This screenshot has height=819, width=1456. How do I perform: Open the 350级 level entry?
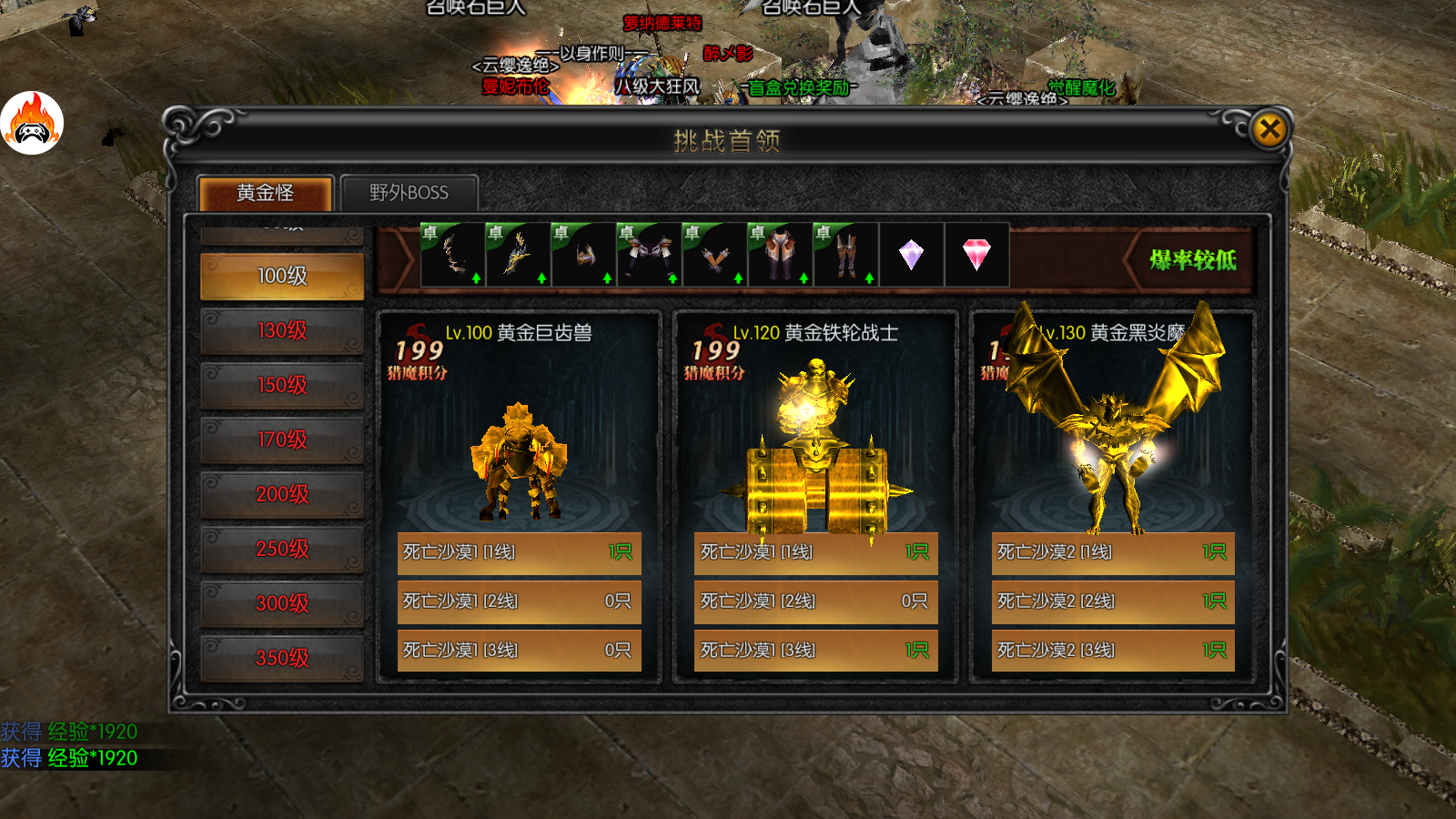coord(282,658)
